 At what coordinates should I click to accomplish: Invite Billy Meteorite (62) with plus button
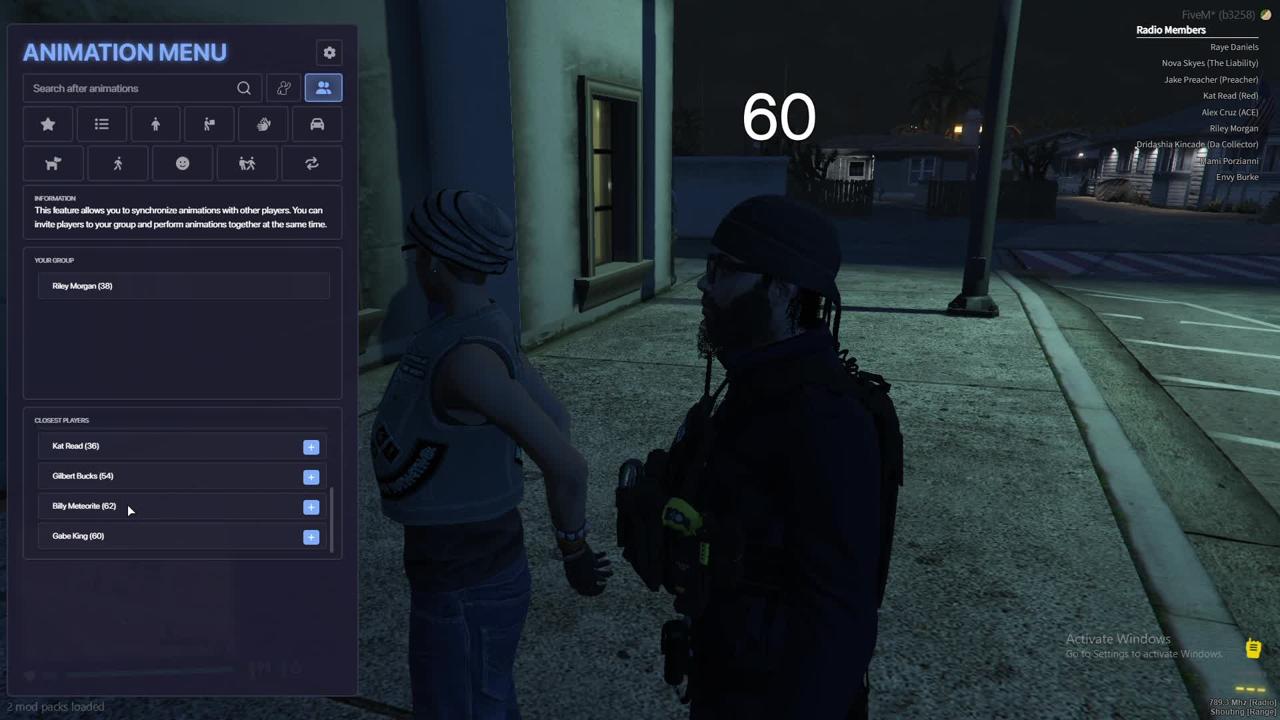coord(311,507)
